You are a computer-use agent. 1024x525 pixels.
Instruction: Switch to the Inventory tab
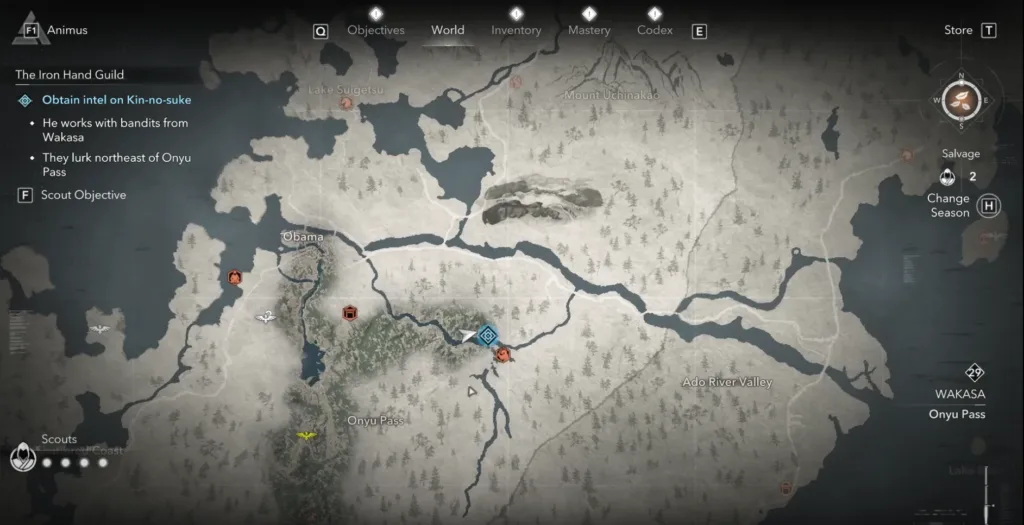tap(516, 30)
